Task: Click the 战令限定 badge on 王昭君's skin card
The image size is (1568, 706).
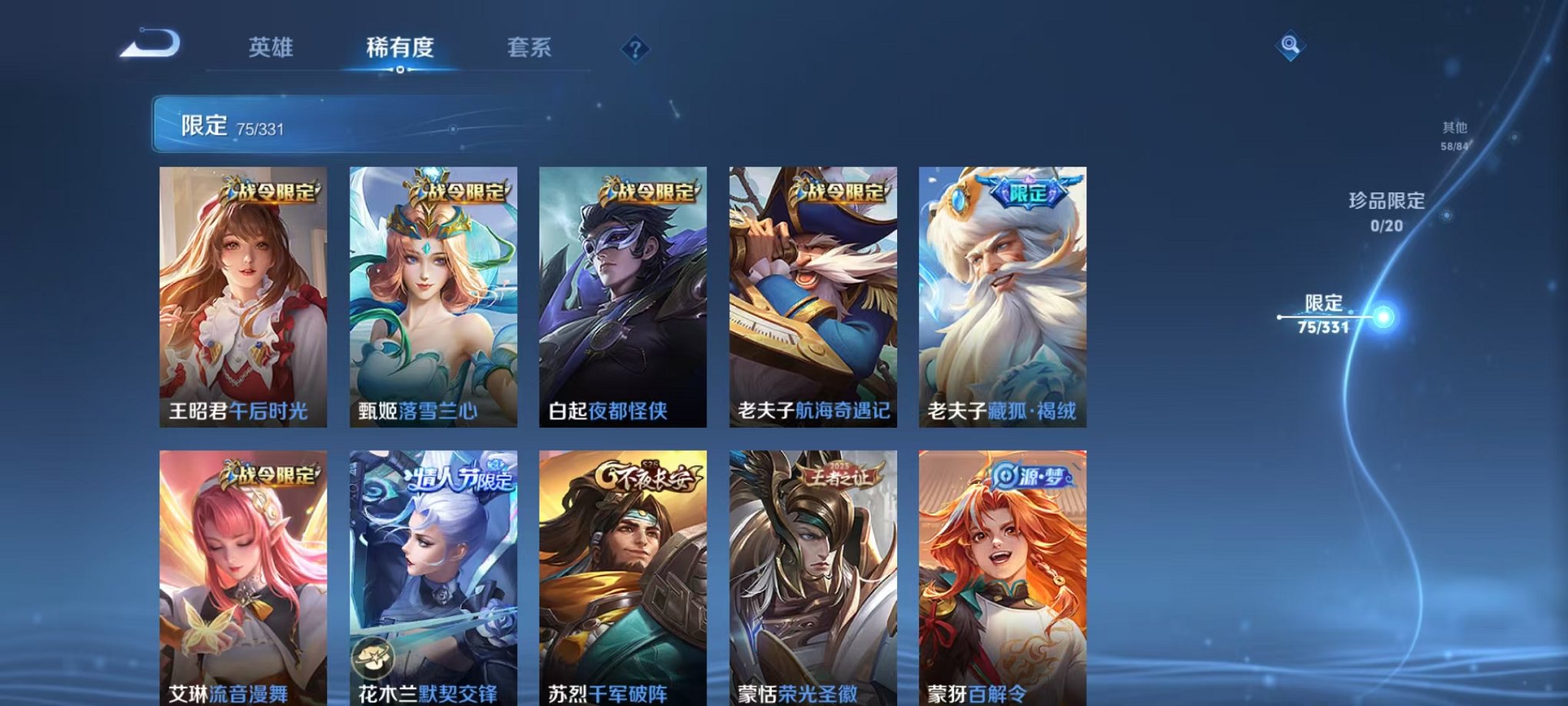Action: pos(270,191)
